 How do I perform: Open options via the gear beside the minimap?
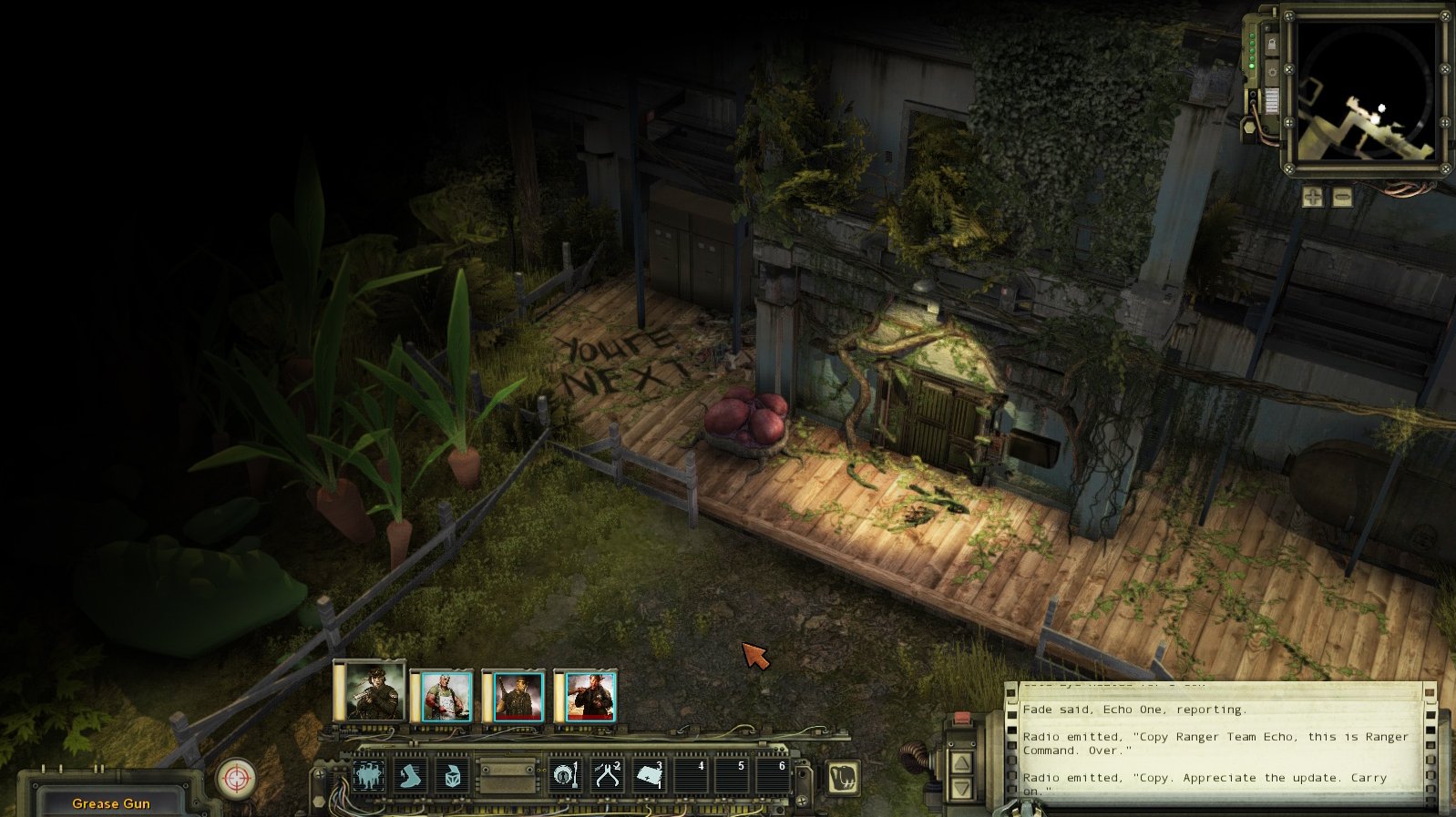point(1271,72)
